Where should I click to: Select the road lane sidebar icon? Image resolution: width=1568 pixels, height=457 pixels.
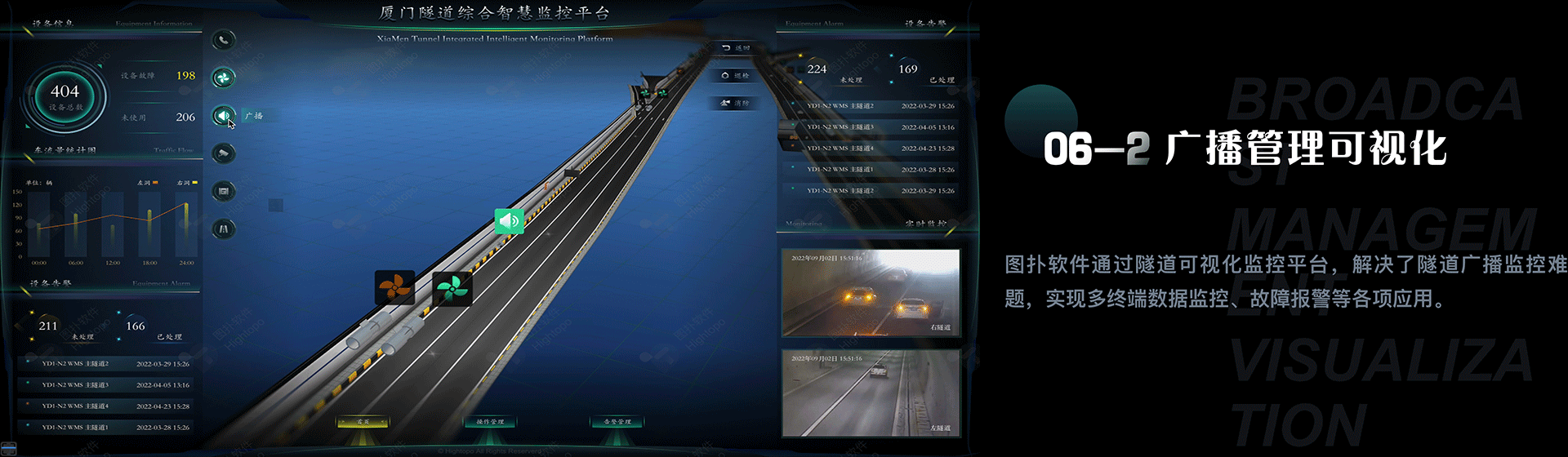click(x=223, y=229)
